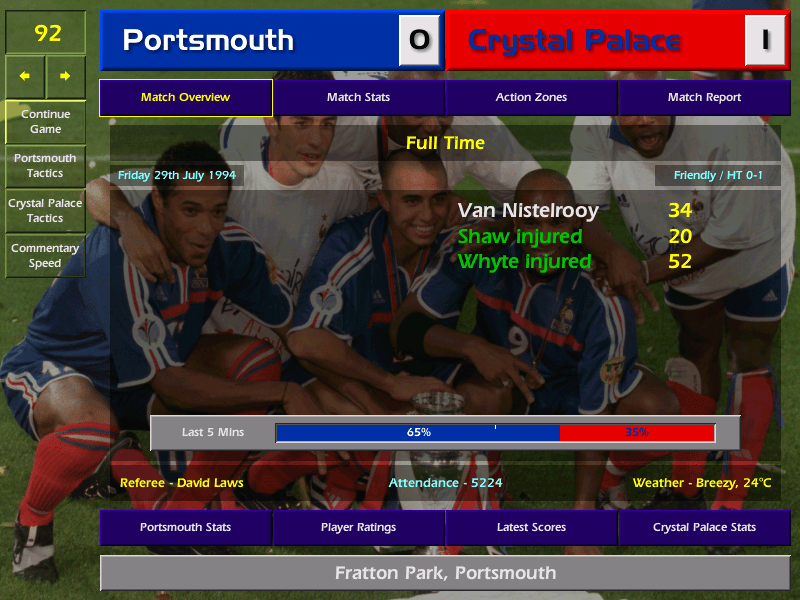Click the right arrow button

(65, 75)
